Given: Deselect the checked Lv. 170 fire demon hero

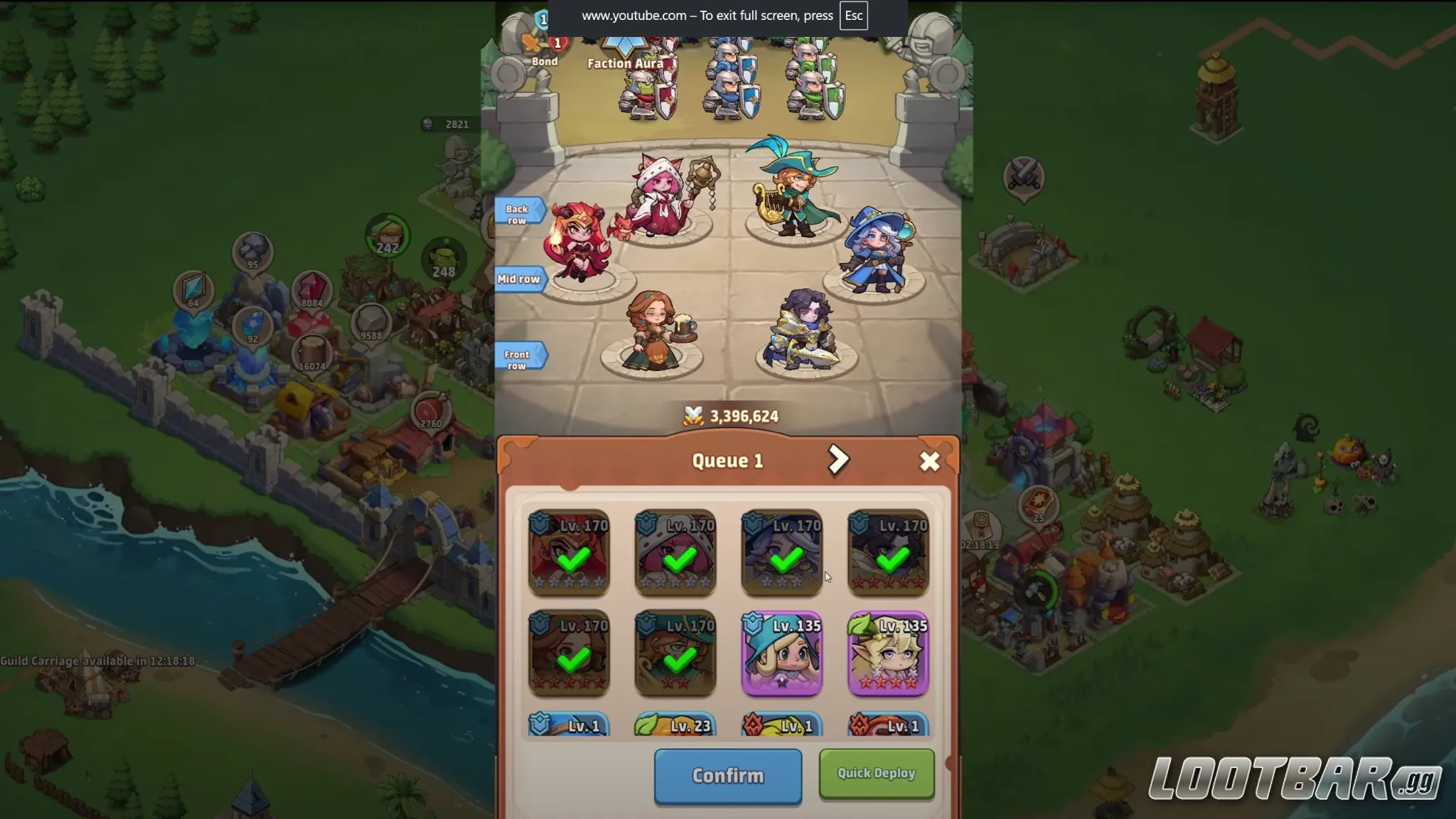Looking at the screenshot, I should 569,555.
